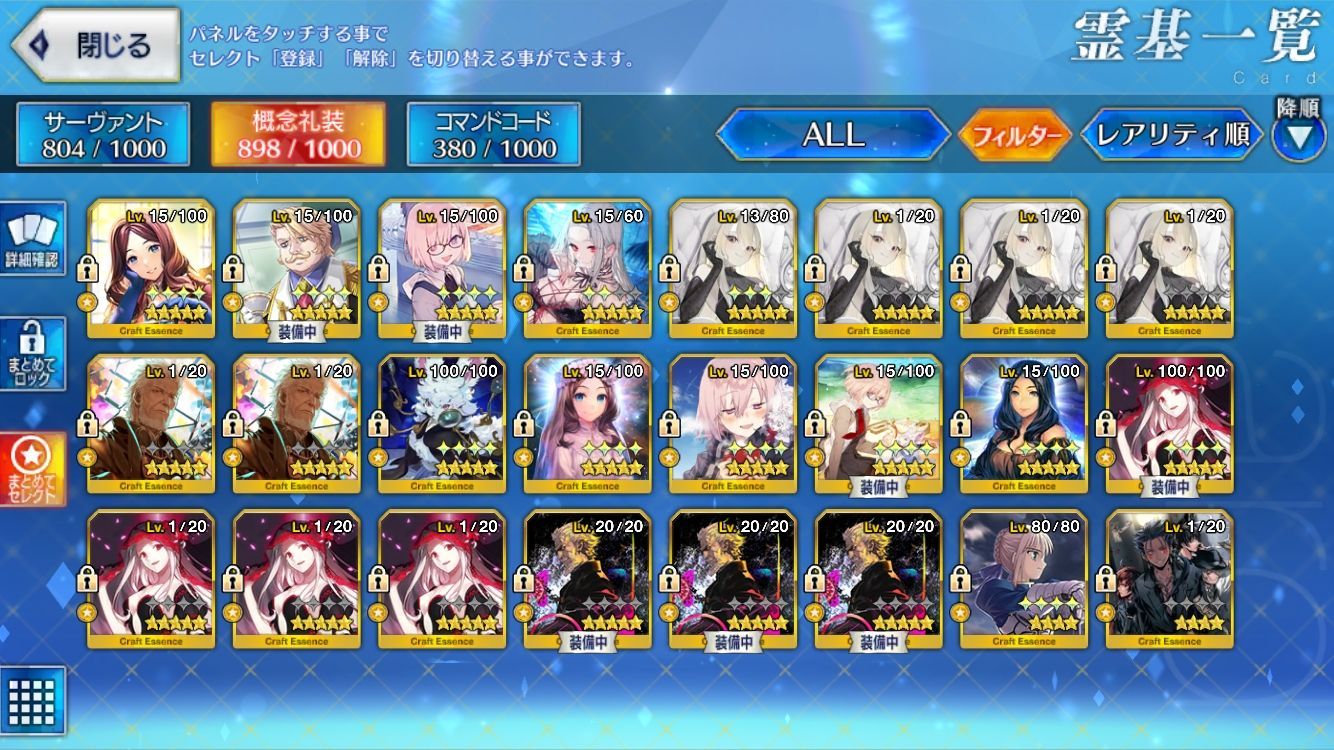The image size is (1334, 750).
Task: Open 詳細確認 detail view
Action: (33, 238)
